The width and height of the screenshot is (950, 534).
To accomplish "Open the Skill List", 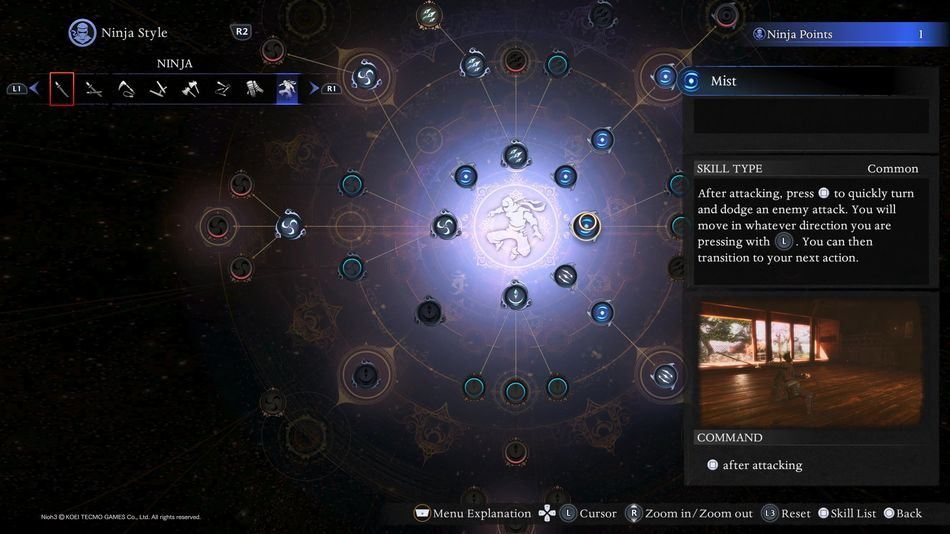I will 846,513.
